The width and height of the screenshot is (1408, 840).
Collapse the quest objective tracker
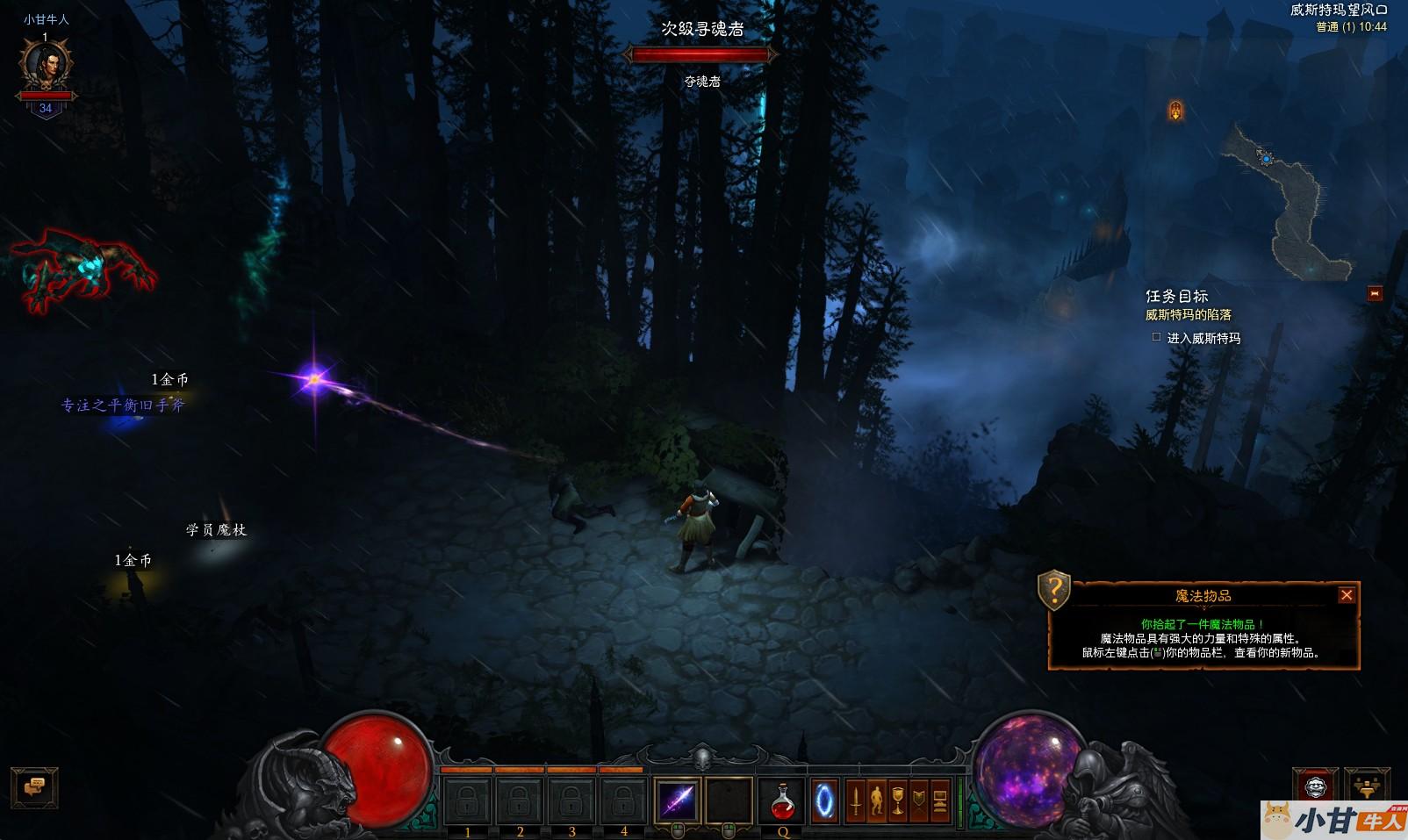[1375, 293]
